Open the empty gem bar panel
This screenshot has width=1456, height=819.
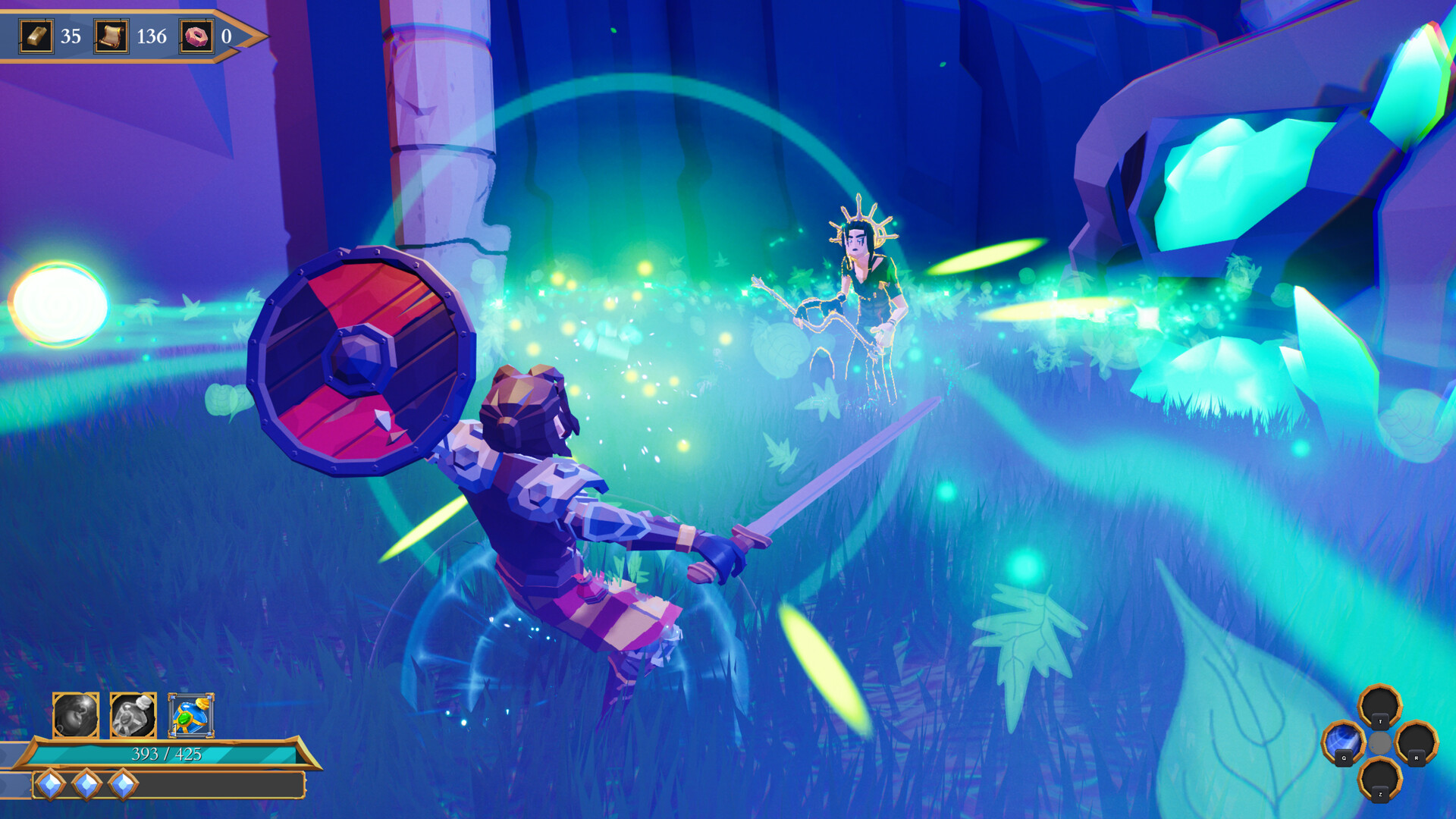click(212, 785)
